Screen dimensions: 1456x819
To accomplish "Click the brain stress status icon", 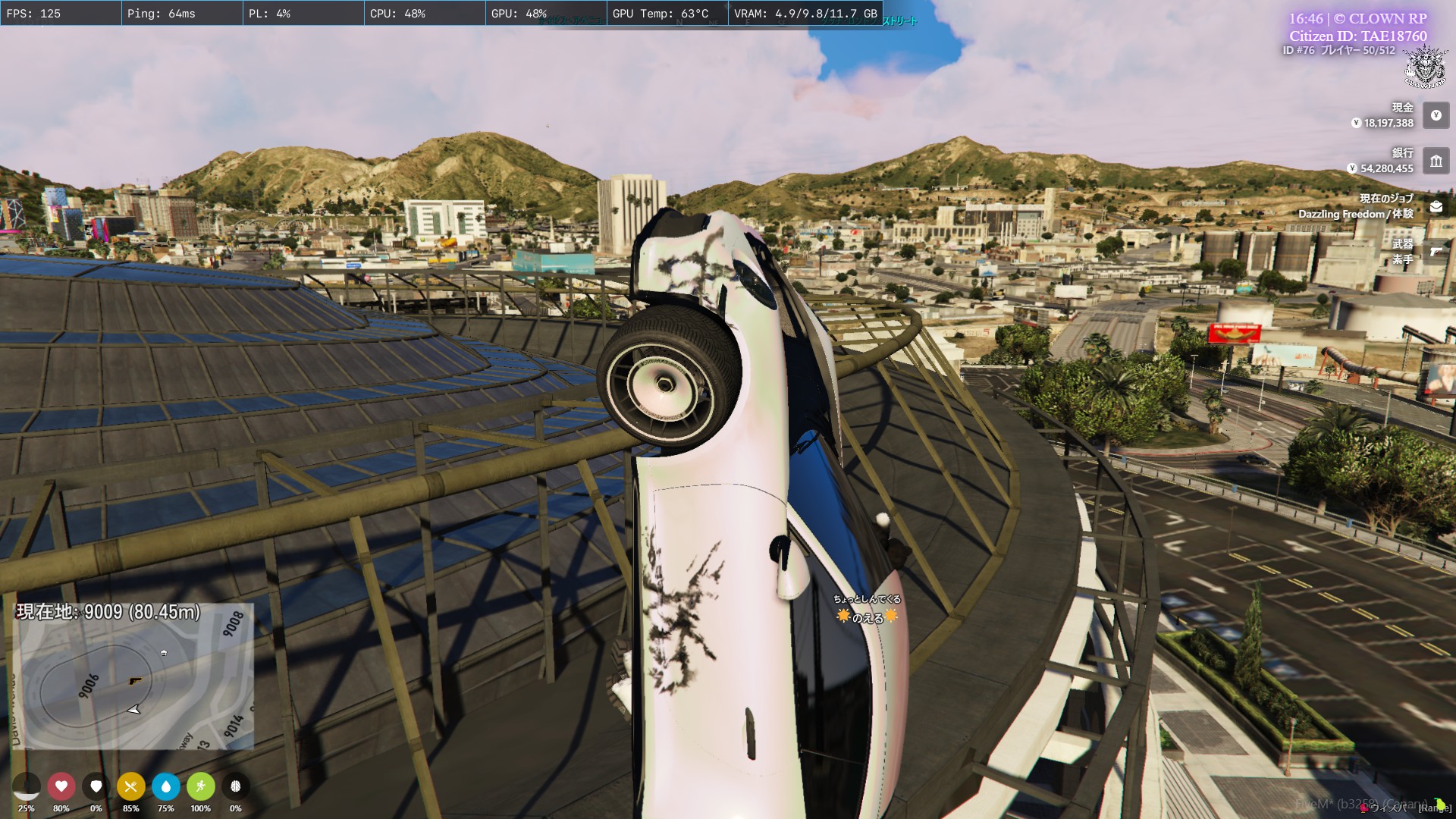I will [235, 786].
